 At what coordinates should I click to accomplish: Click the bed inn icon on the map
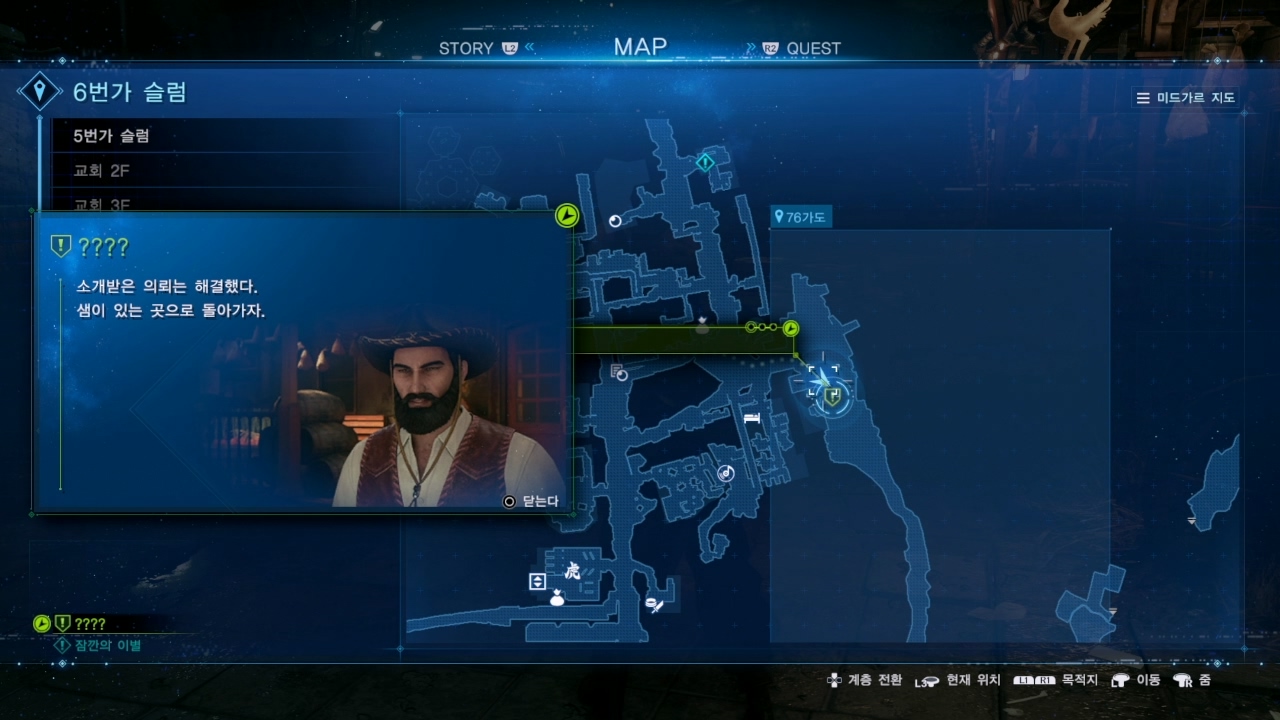pyautogui.click(x=752, y=418)
